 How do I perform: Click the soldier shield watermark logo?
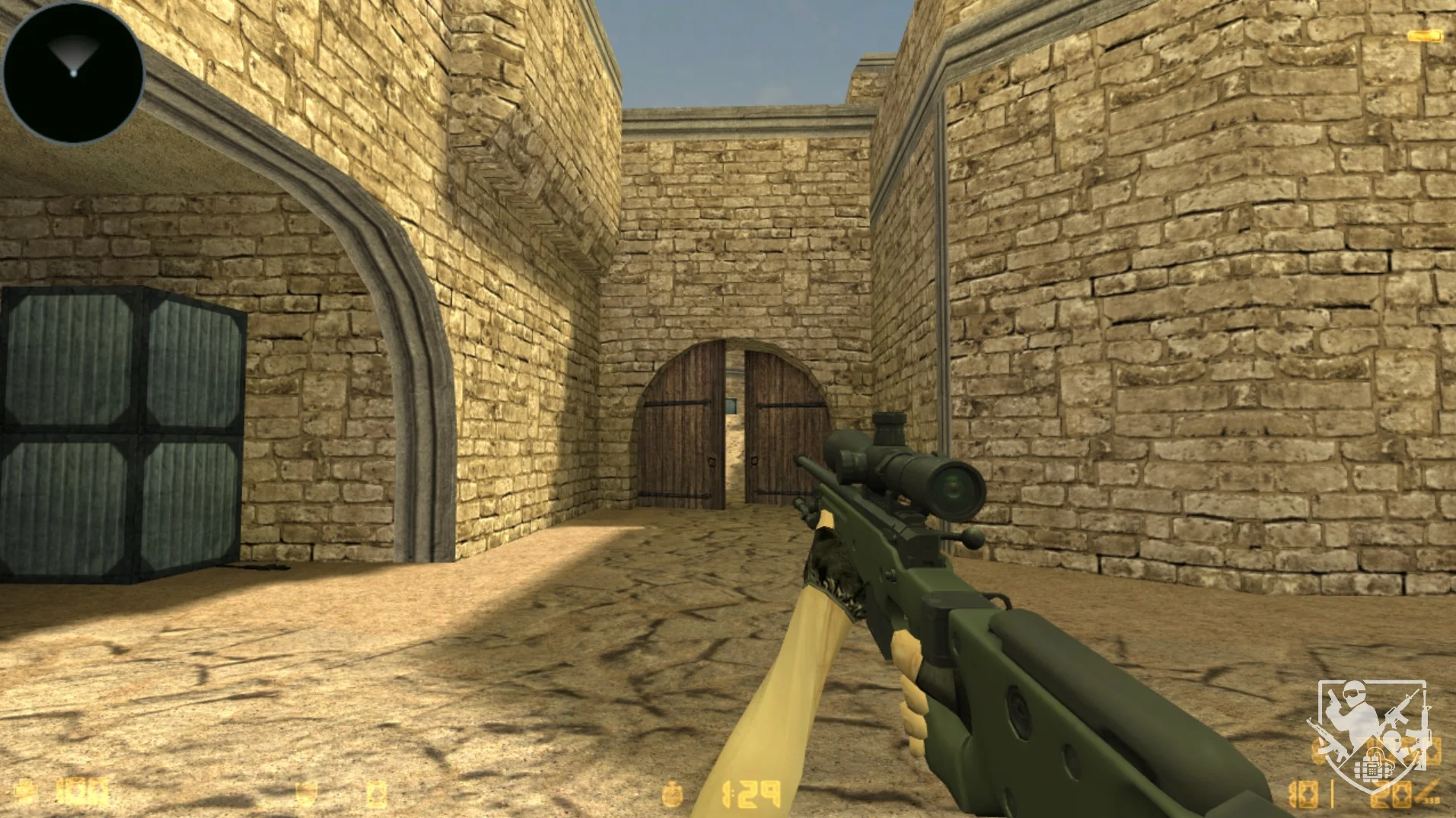tap(1370, 734)
